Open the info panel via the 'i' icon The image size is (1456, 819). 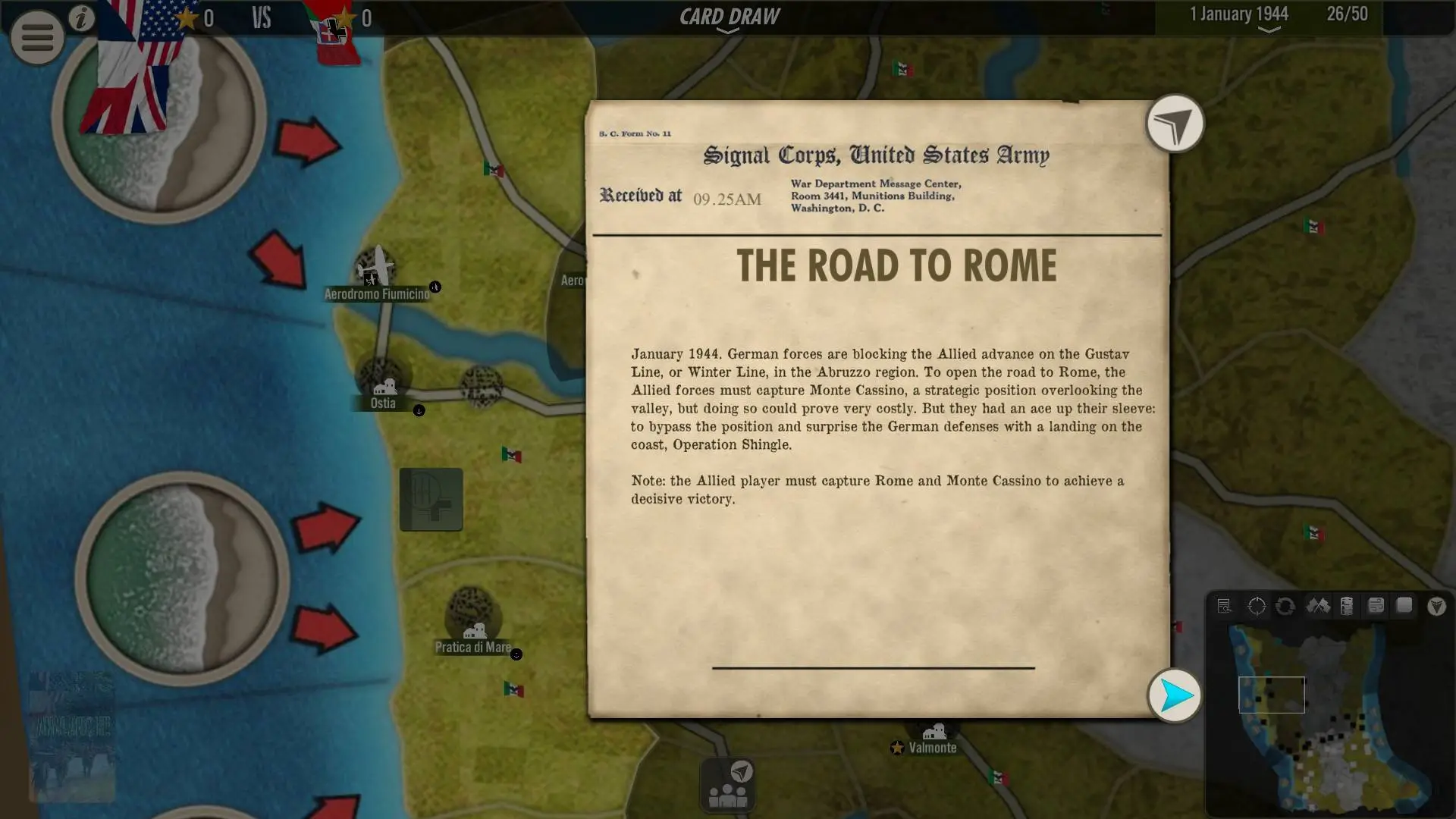click(x=82, y=18)
